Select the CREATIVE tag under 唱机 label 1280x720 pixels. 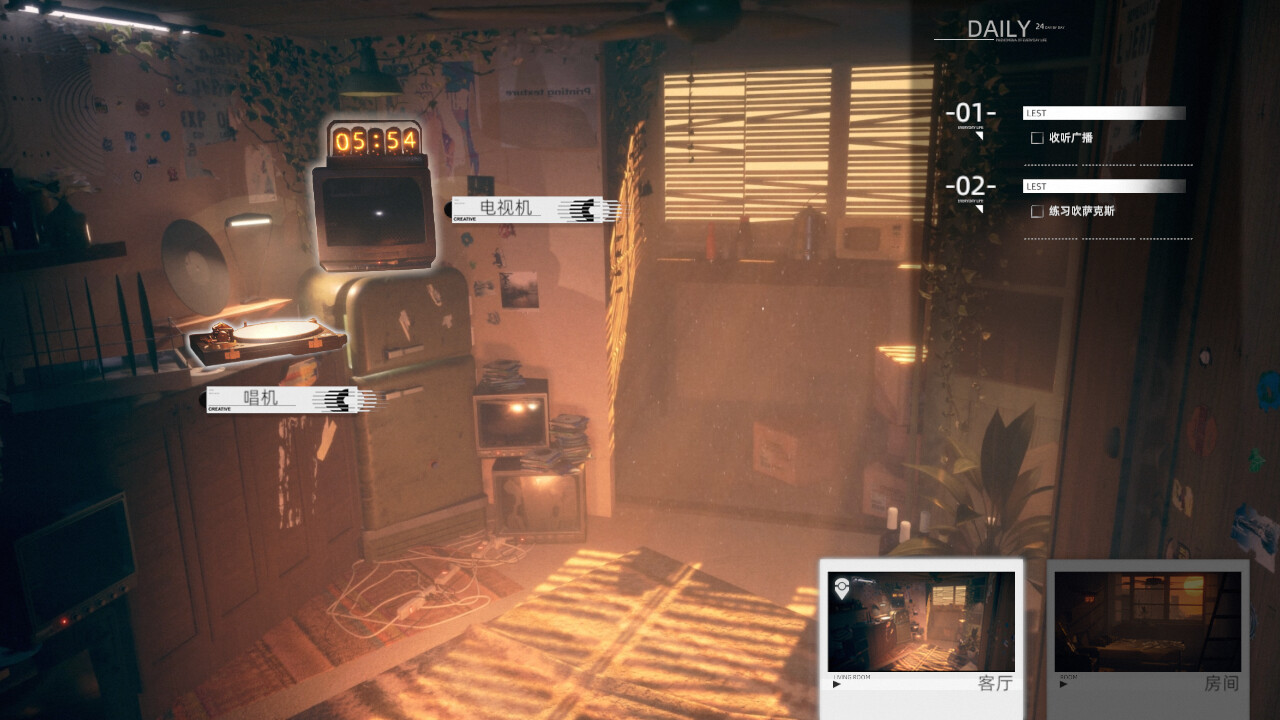222,407
